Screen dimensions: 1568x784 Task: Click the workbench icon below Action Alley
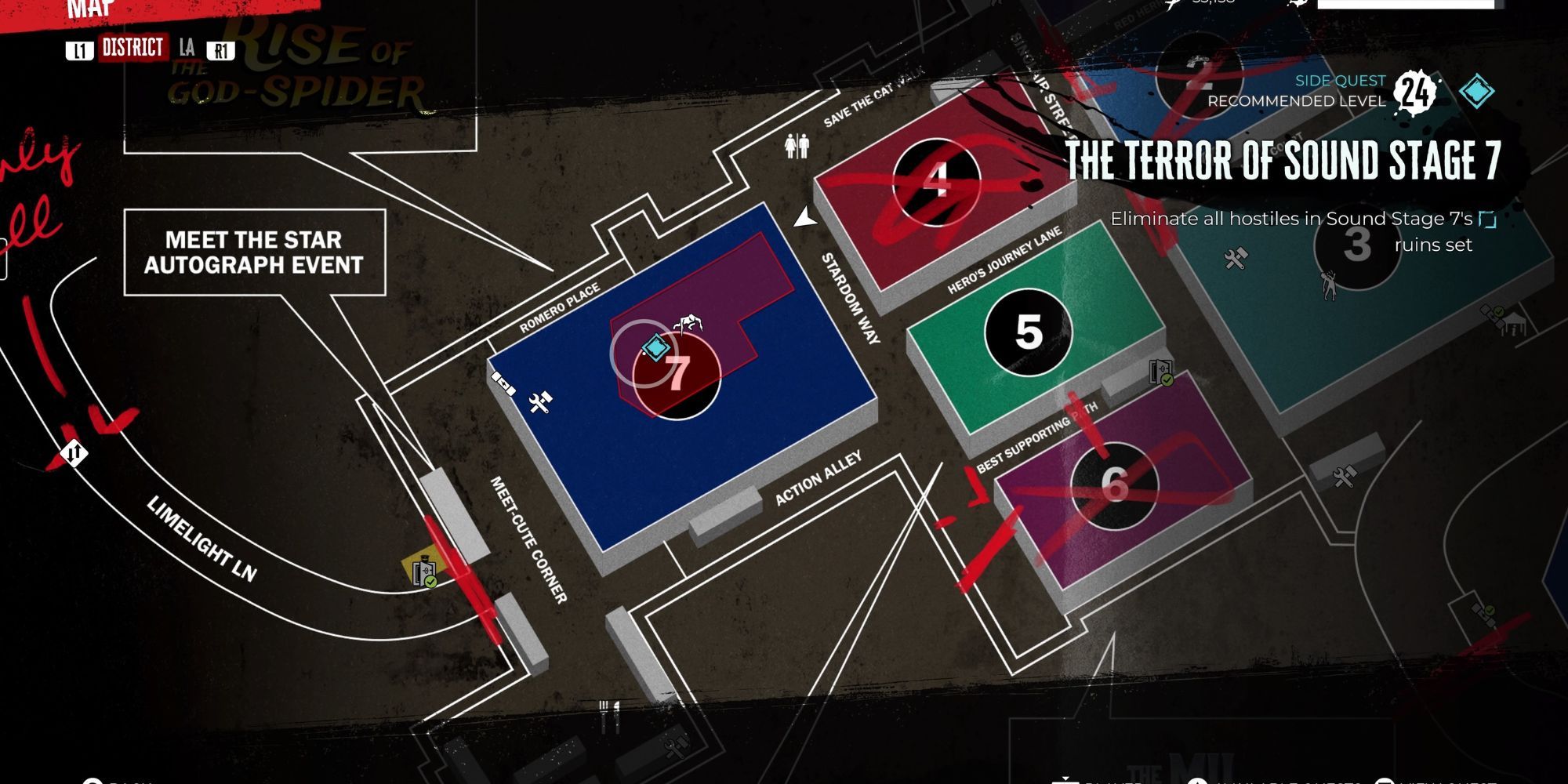pyautogui.click(x=1344, y=478)
